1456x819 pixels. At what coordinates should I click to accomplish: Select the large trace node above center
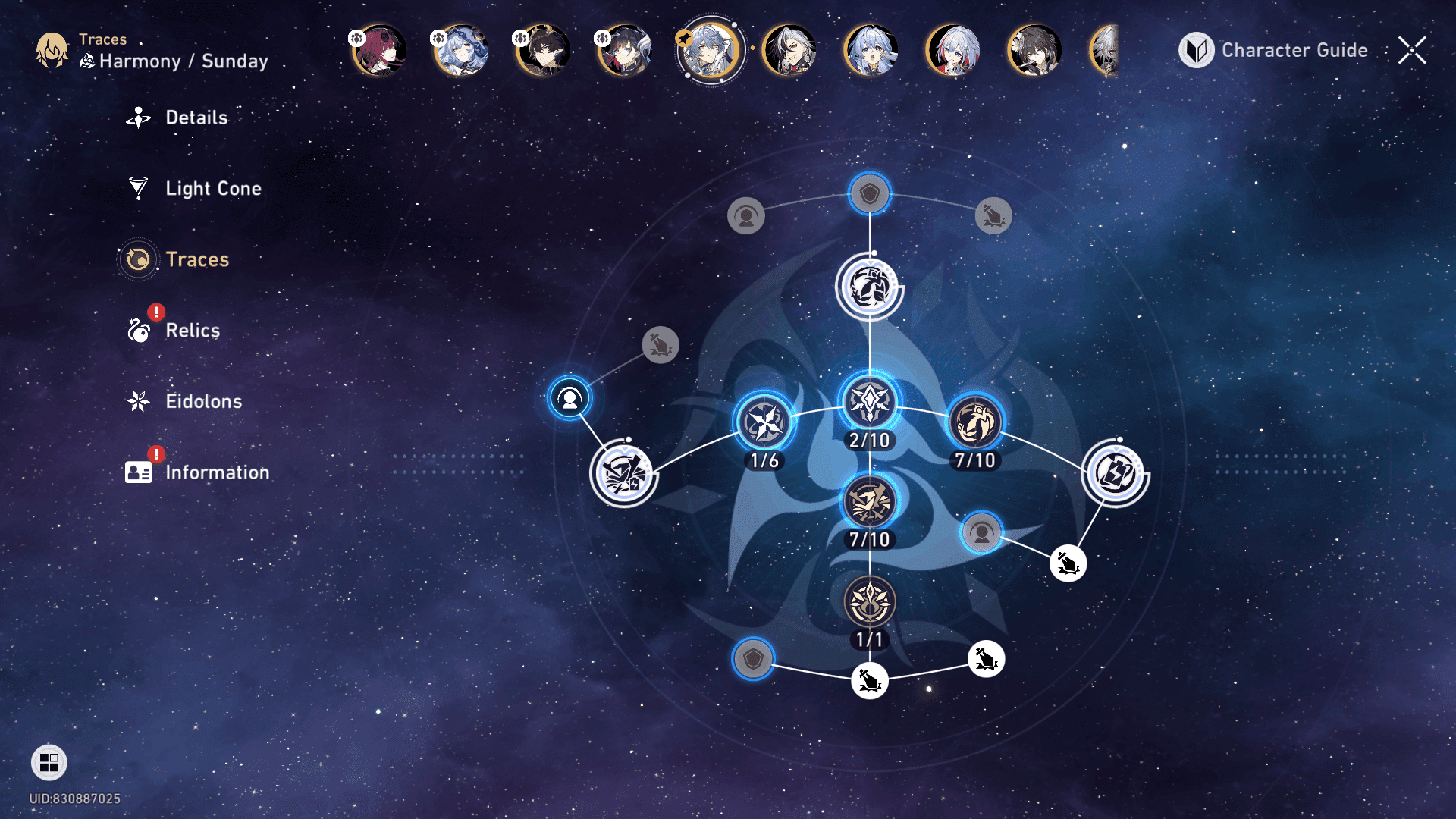pyautogui.click(x=870, y=287)
